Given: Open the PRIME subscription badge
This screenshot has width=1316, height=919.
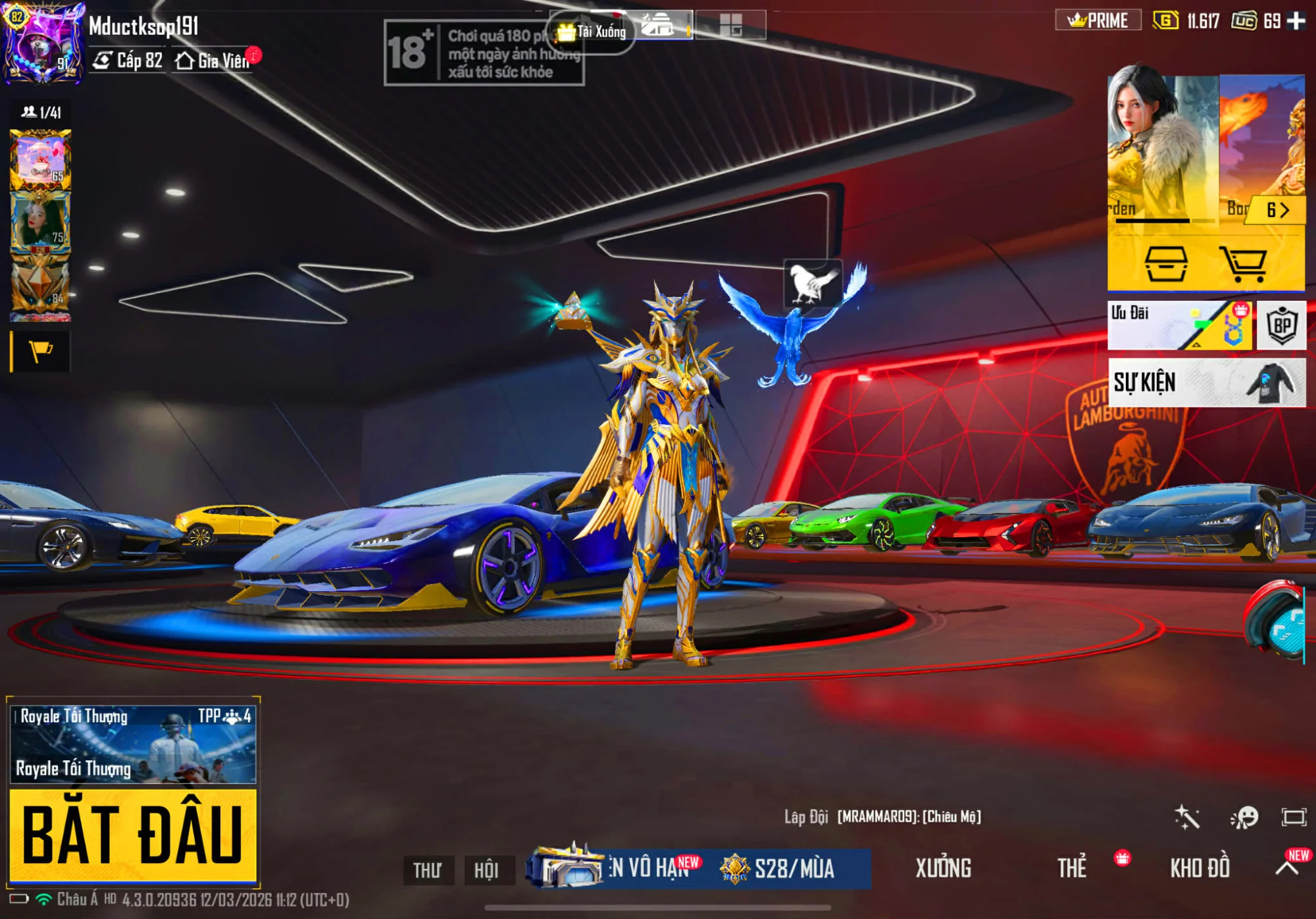Looking at the screenshot, I should point(1098,21).
